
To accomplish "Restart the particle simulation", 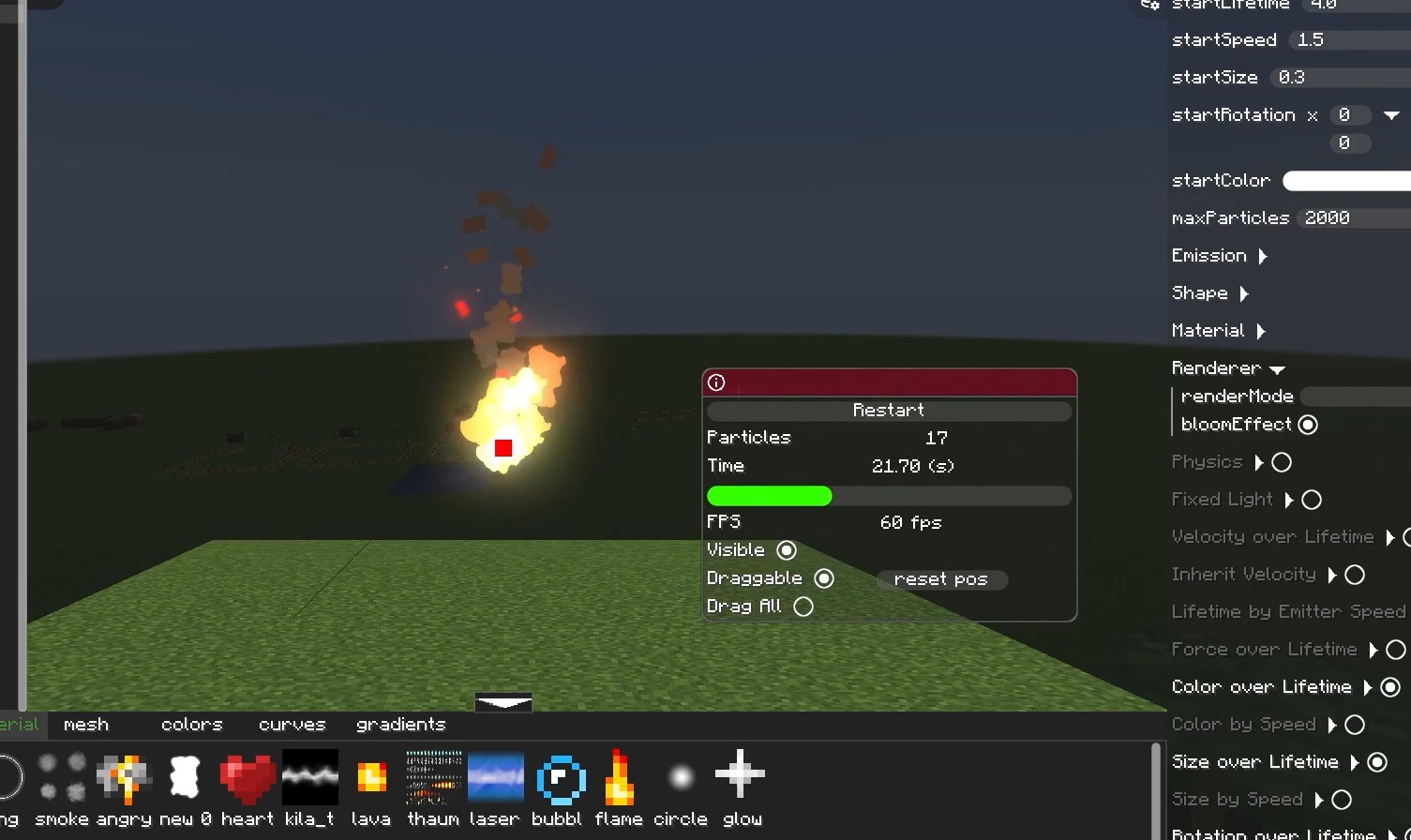I will [x=888, y=411].
